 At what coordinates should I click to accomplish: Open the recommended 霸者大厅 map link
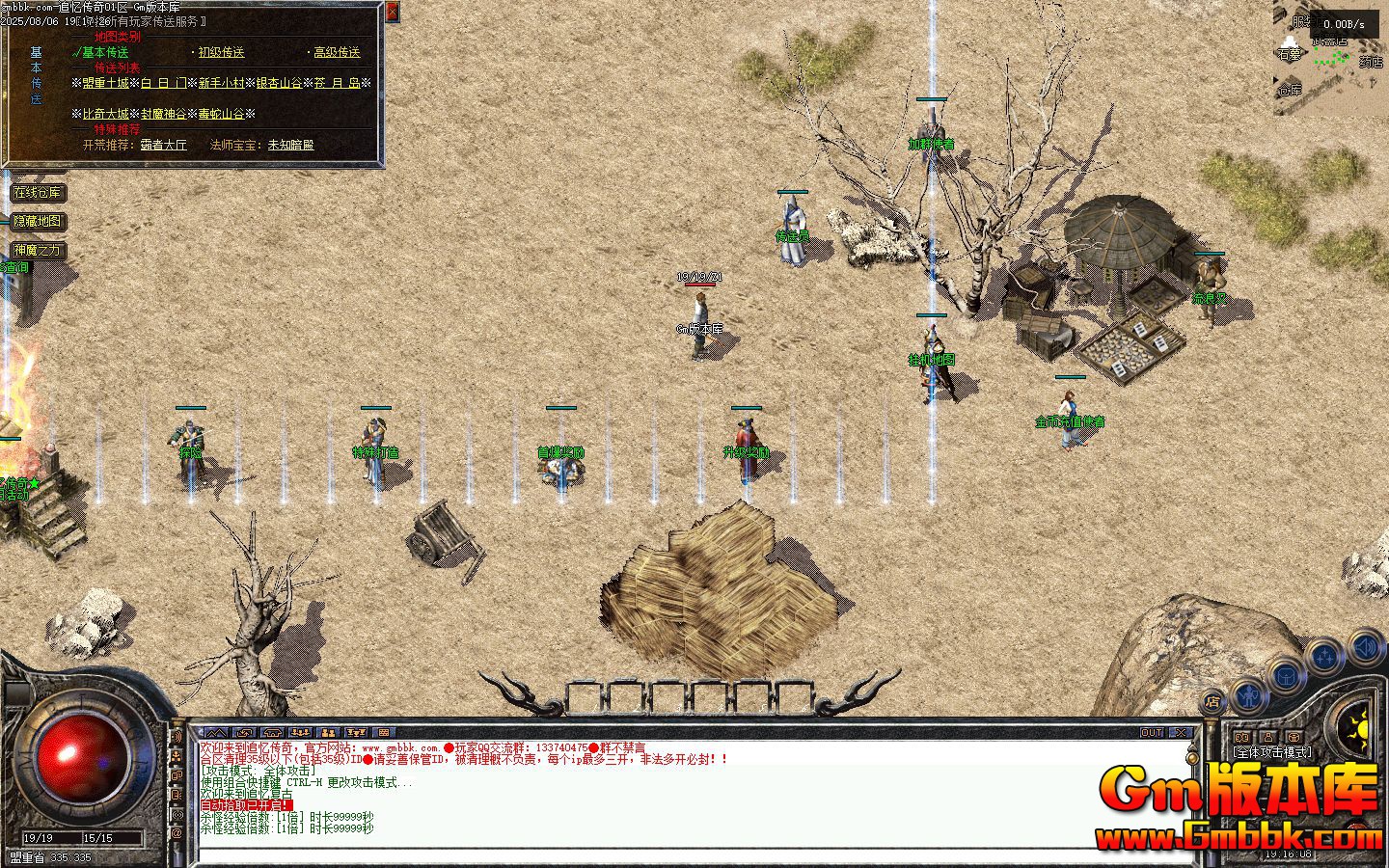(163, 145)
